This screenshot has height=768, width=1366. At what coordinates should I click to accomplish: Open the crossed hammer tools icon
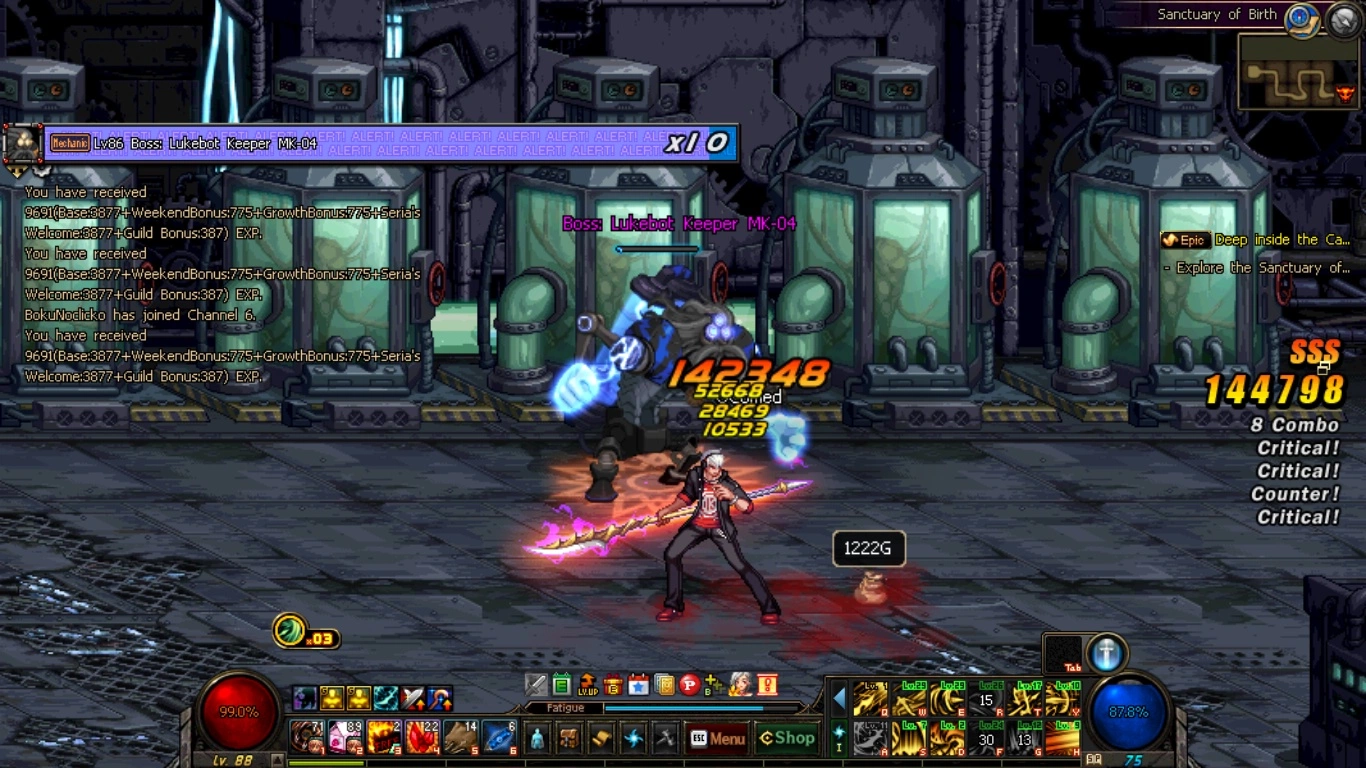[666, 739]
